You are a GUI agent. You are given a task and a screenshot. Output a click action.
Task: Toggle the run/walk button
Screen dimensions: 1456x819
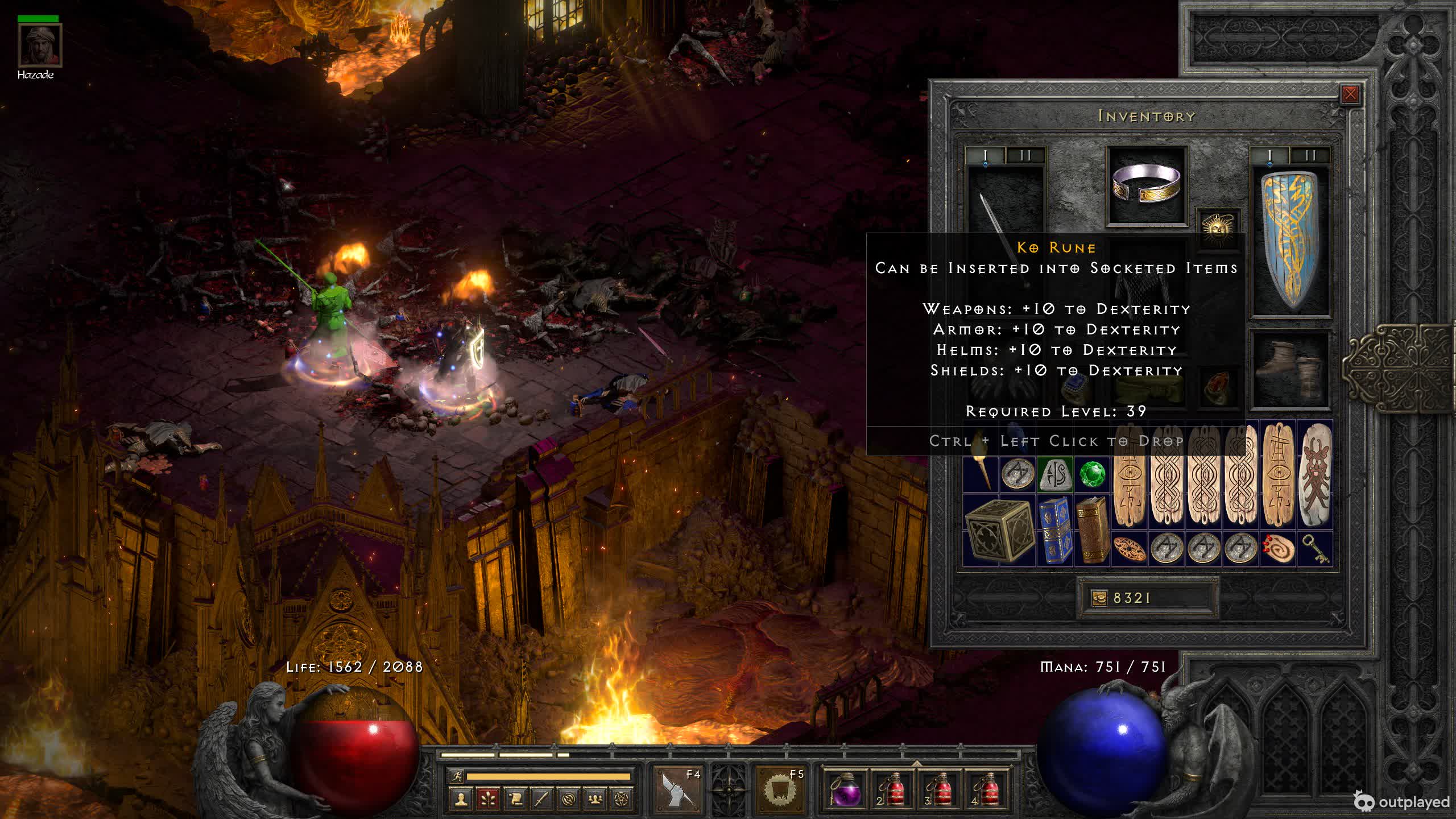coord(456,776)
